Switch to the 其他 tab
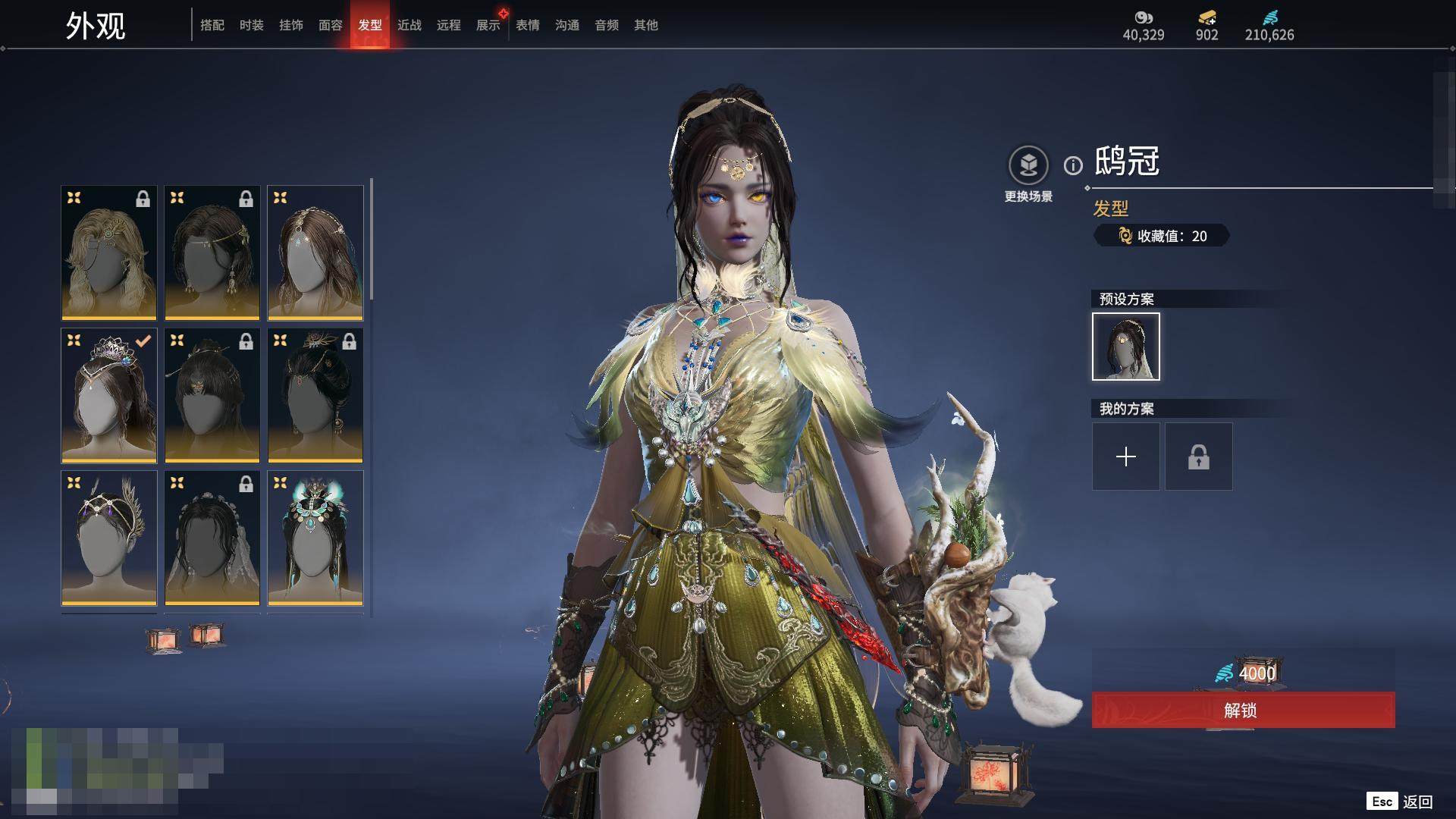The height and width of the screenshot is (819, 1456). tap(646, 26)
